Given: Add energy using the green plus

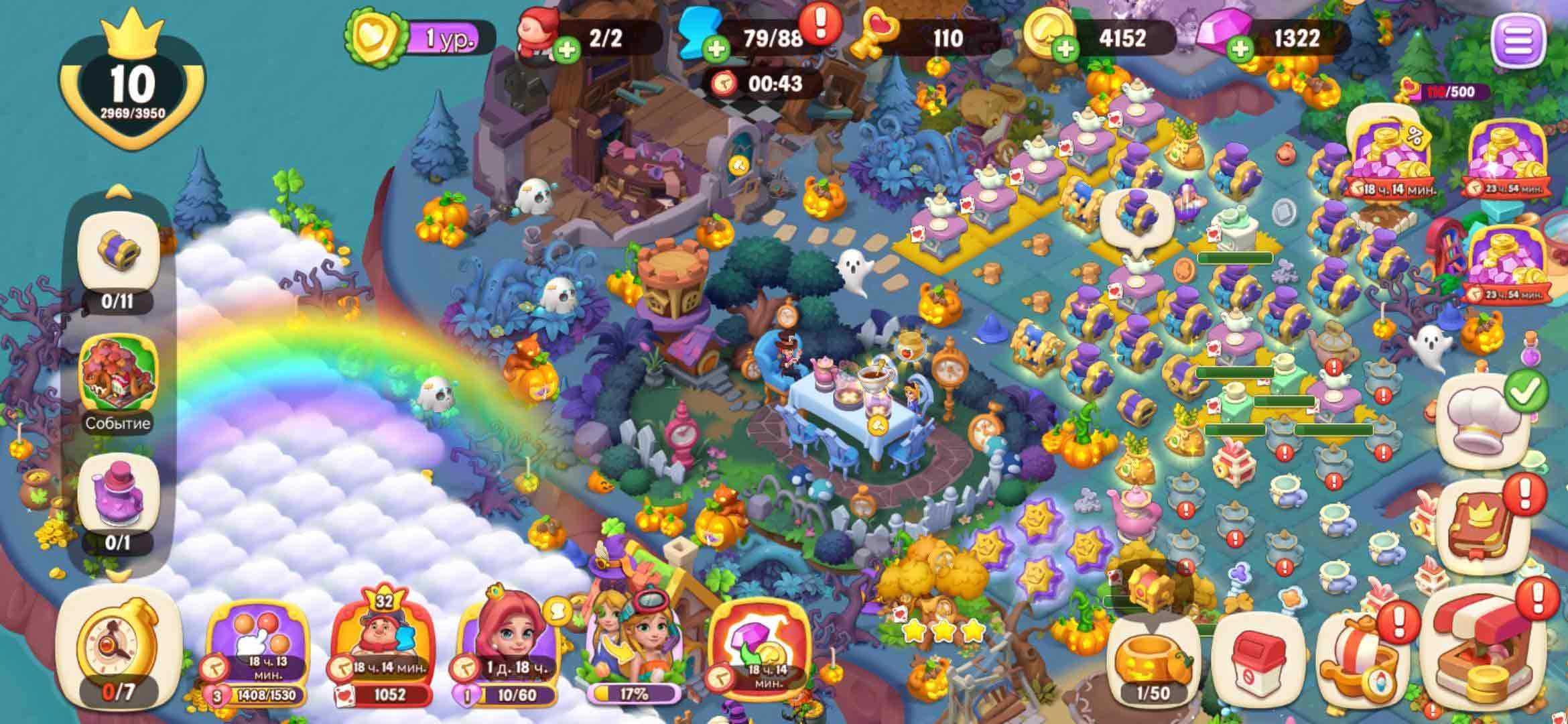Looking at the screenshot, I should click(716, 49).
